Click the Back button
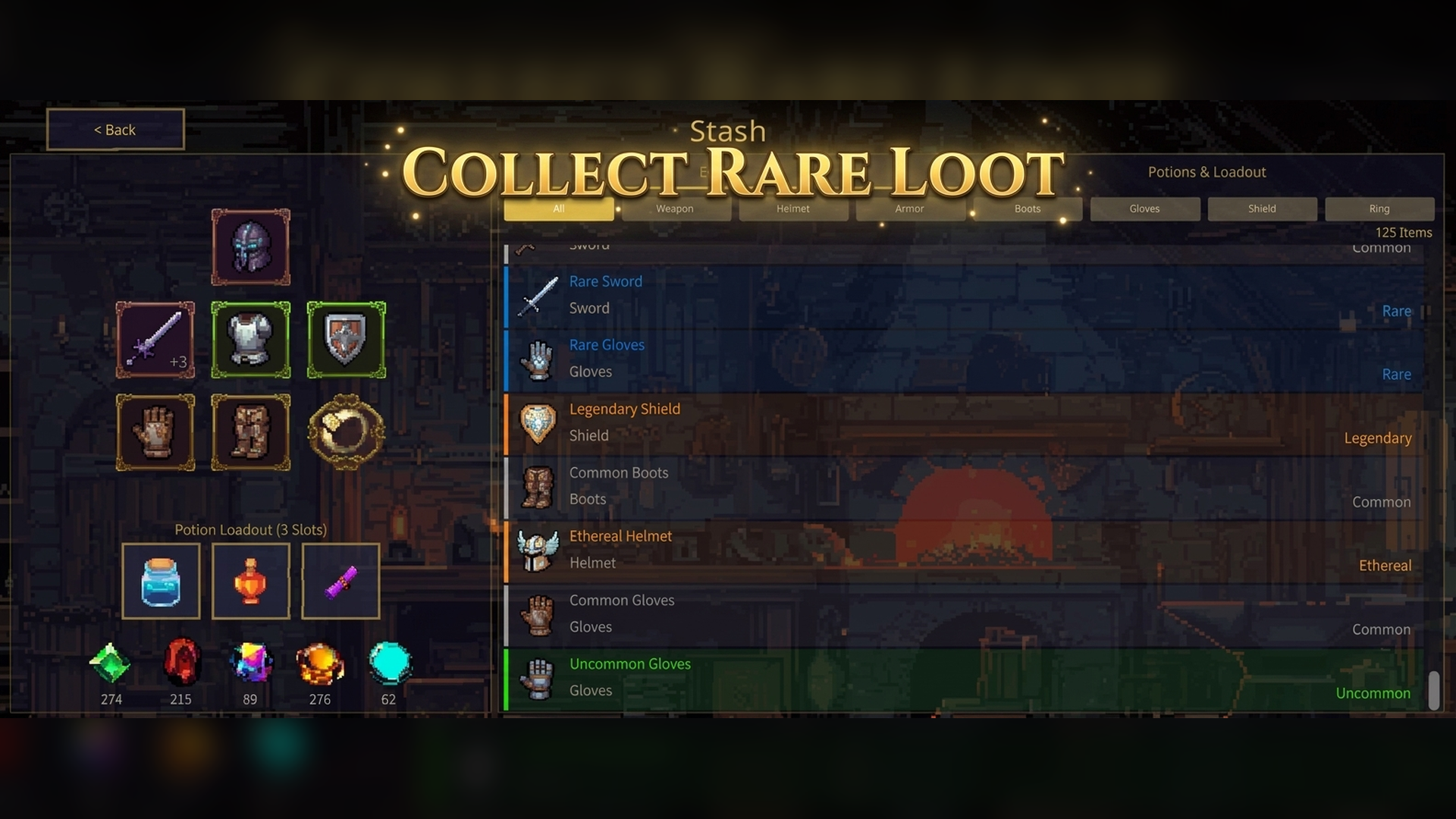 115,129
